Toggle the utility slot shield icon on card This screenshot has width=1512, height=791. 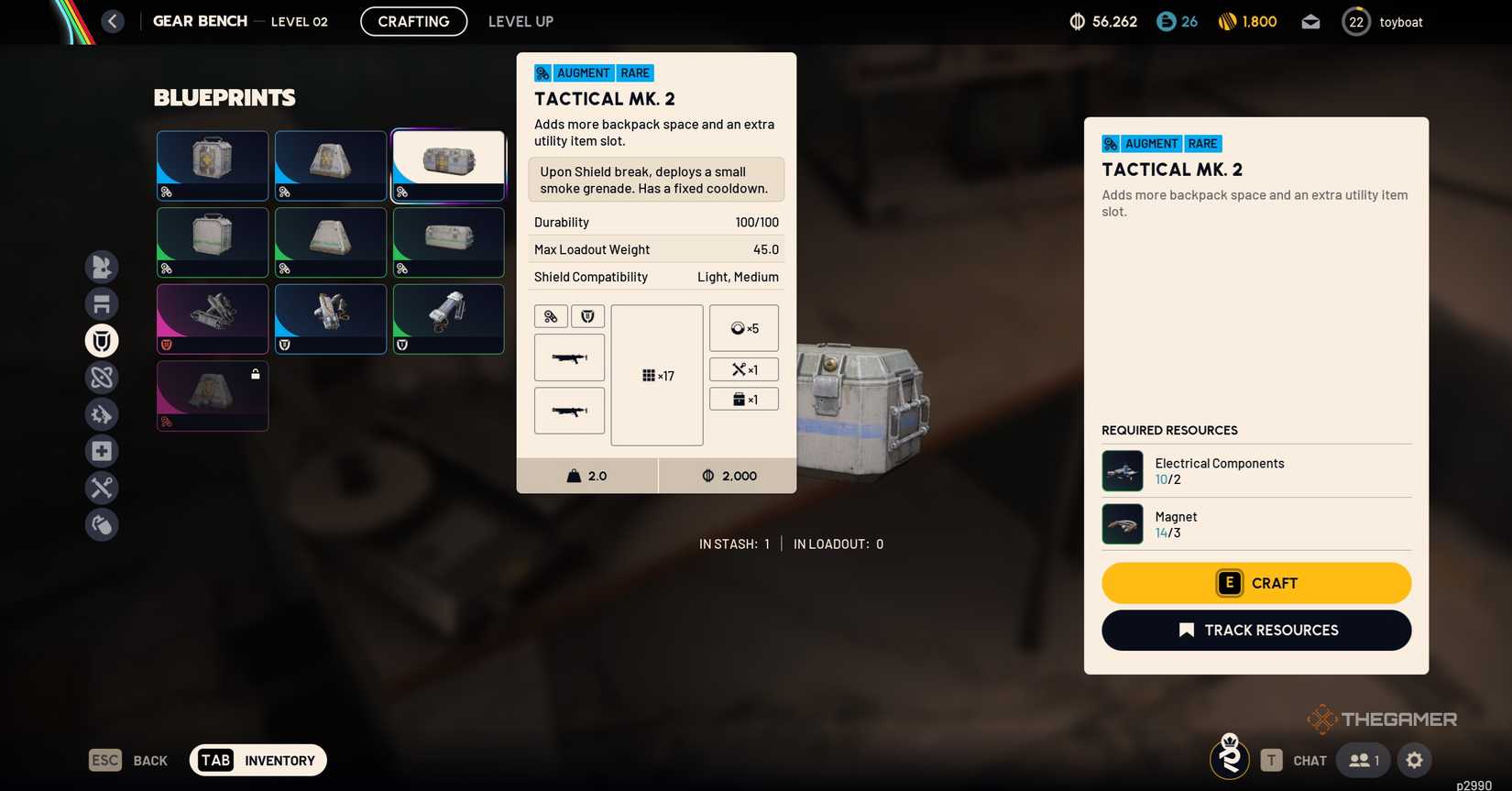[587, 315]
